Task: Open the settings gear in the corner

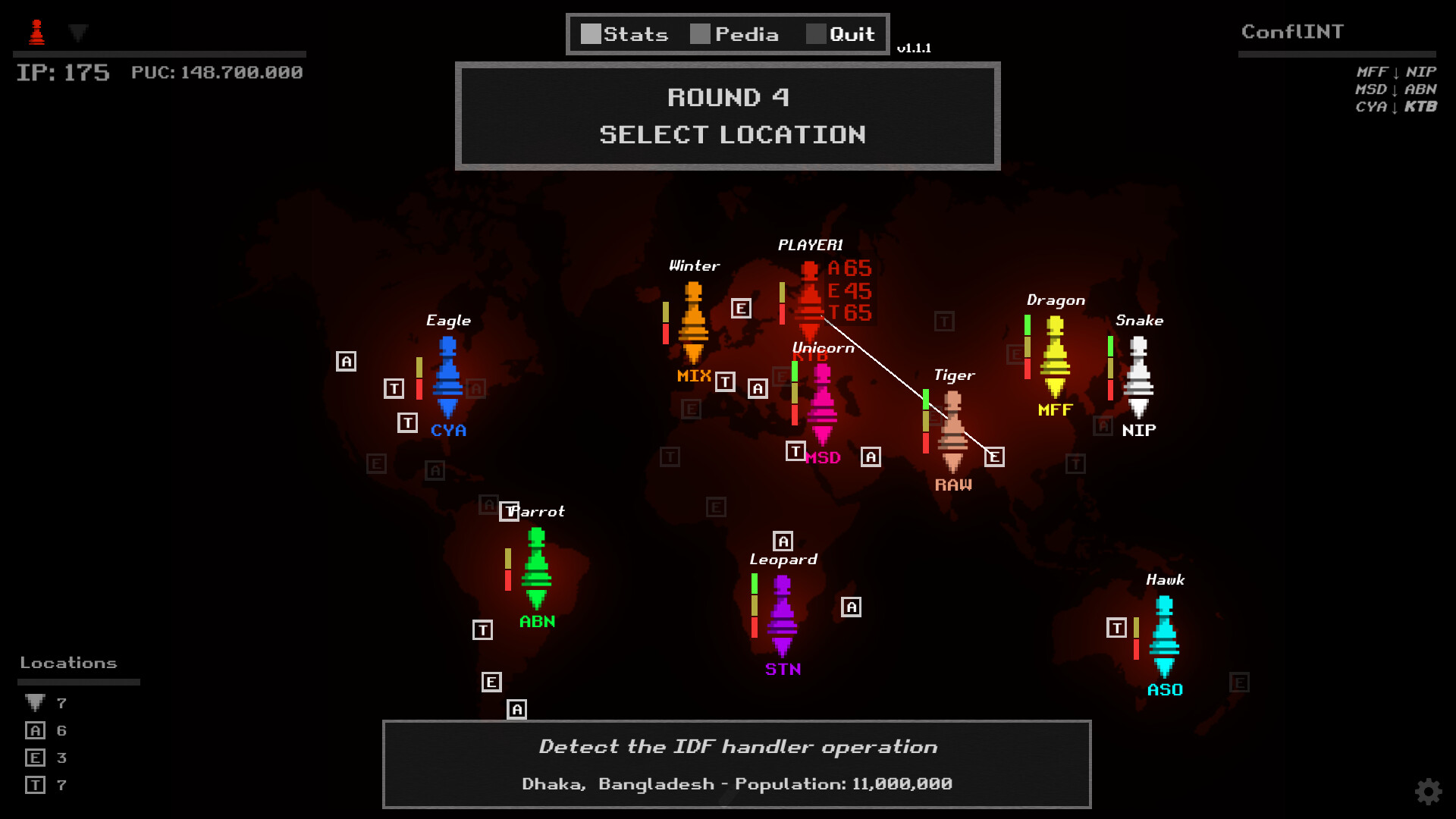Action: tap(1429, 791)
